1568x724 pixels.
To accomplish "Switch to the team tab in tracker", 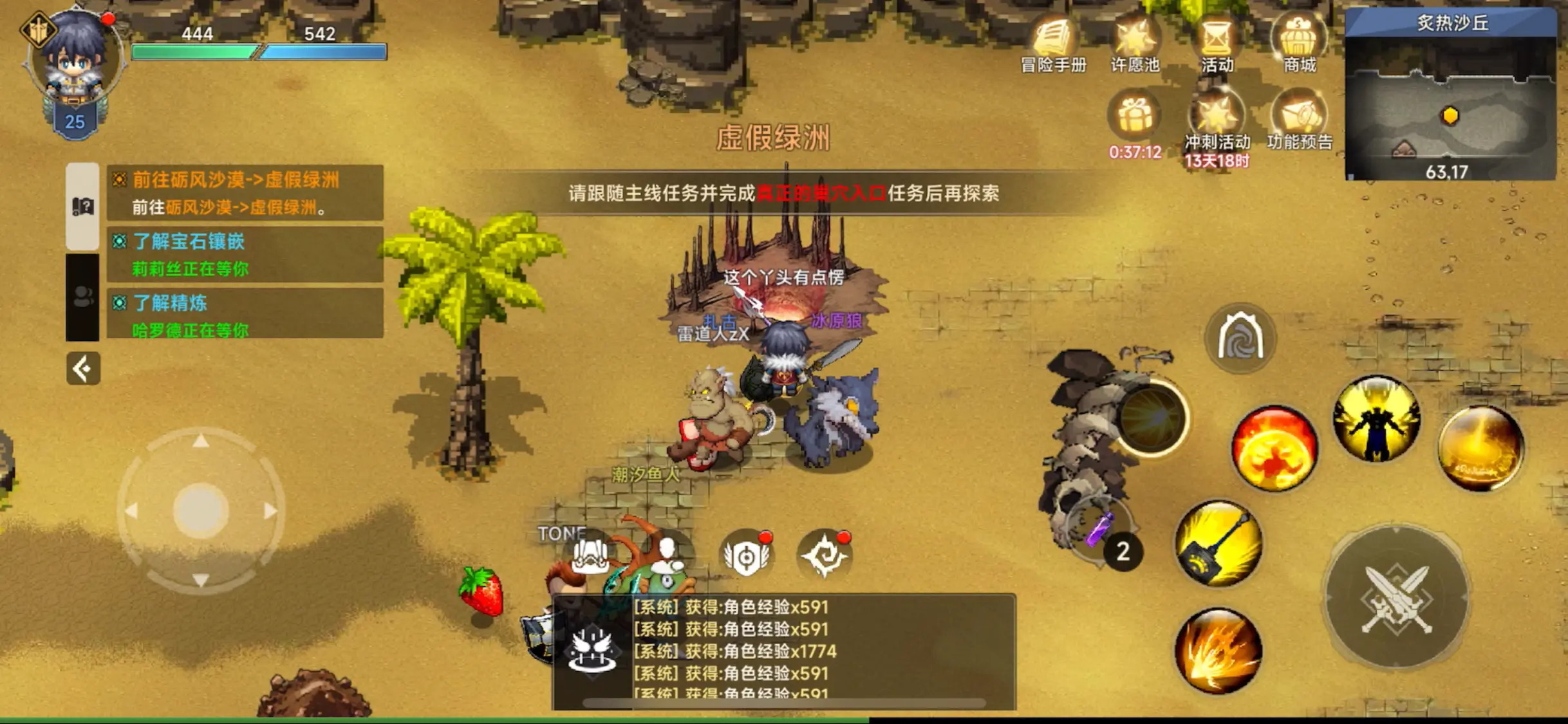I will coord(82,297).
